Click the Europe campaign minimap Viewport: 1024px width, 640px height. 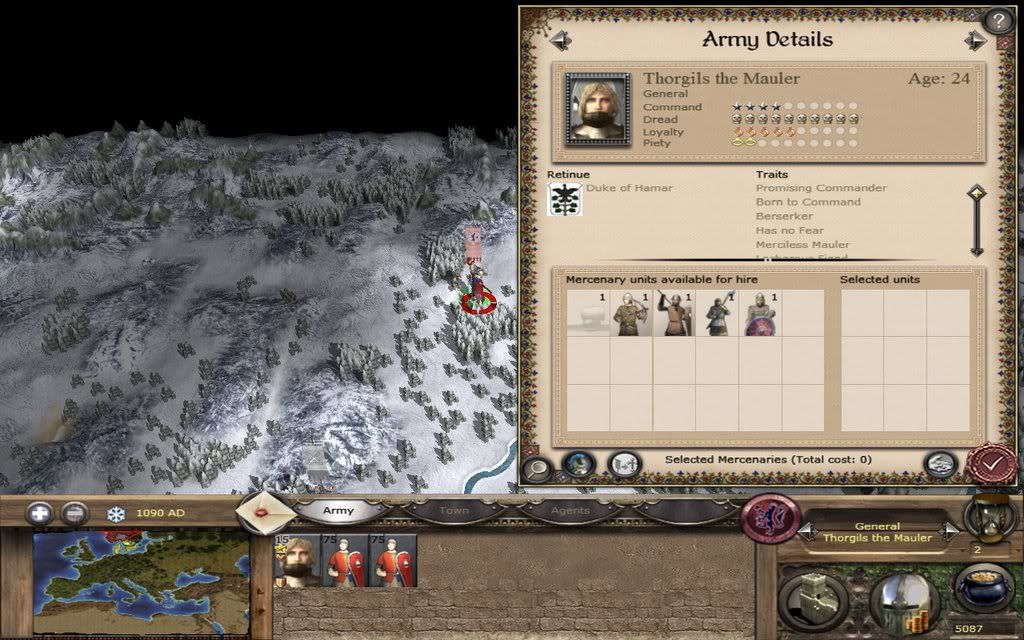point(140,584)
